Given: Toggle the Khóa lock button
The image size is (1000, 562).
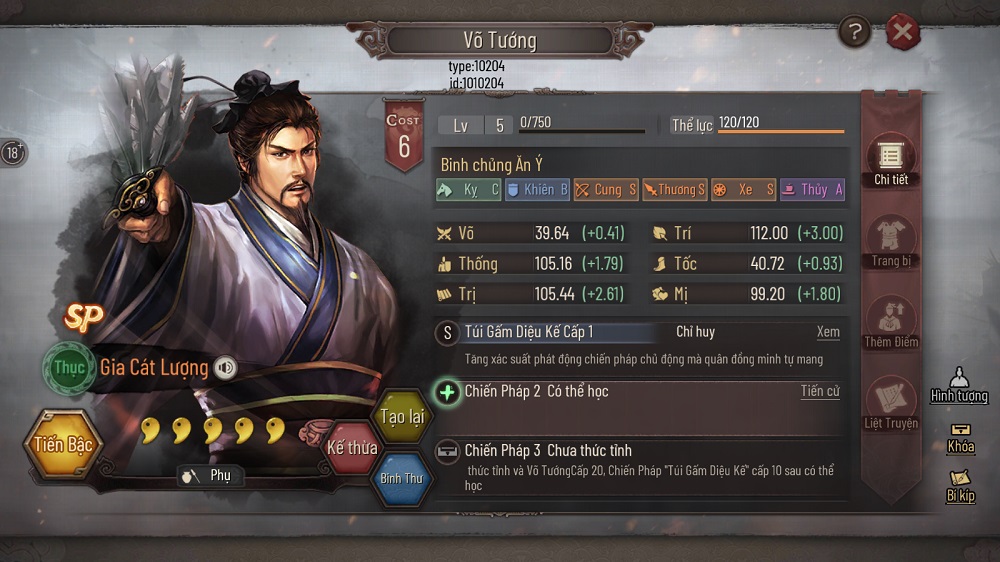Looking at the screenshot, I should pyautogui.click(x=960, y=437).
